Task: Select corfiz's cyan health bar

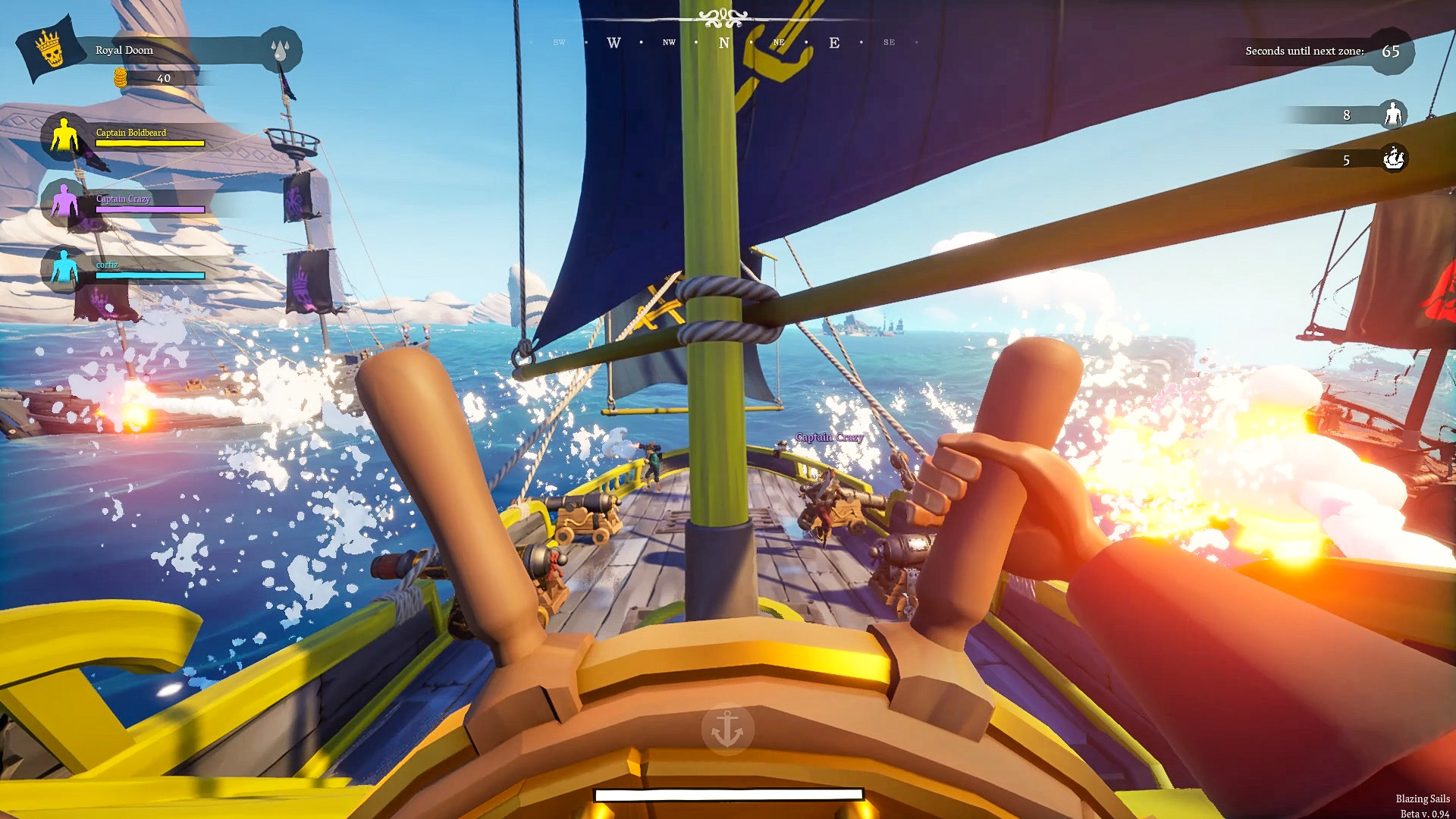Action: tap(149, 276)
